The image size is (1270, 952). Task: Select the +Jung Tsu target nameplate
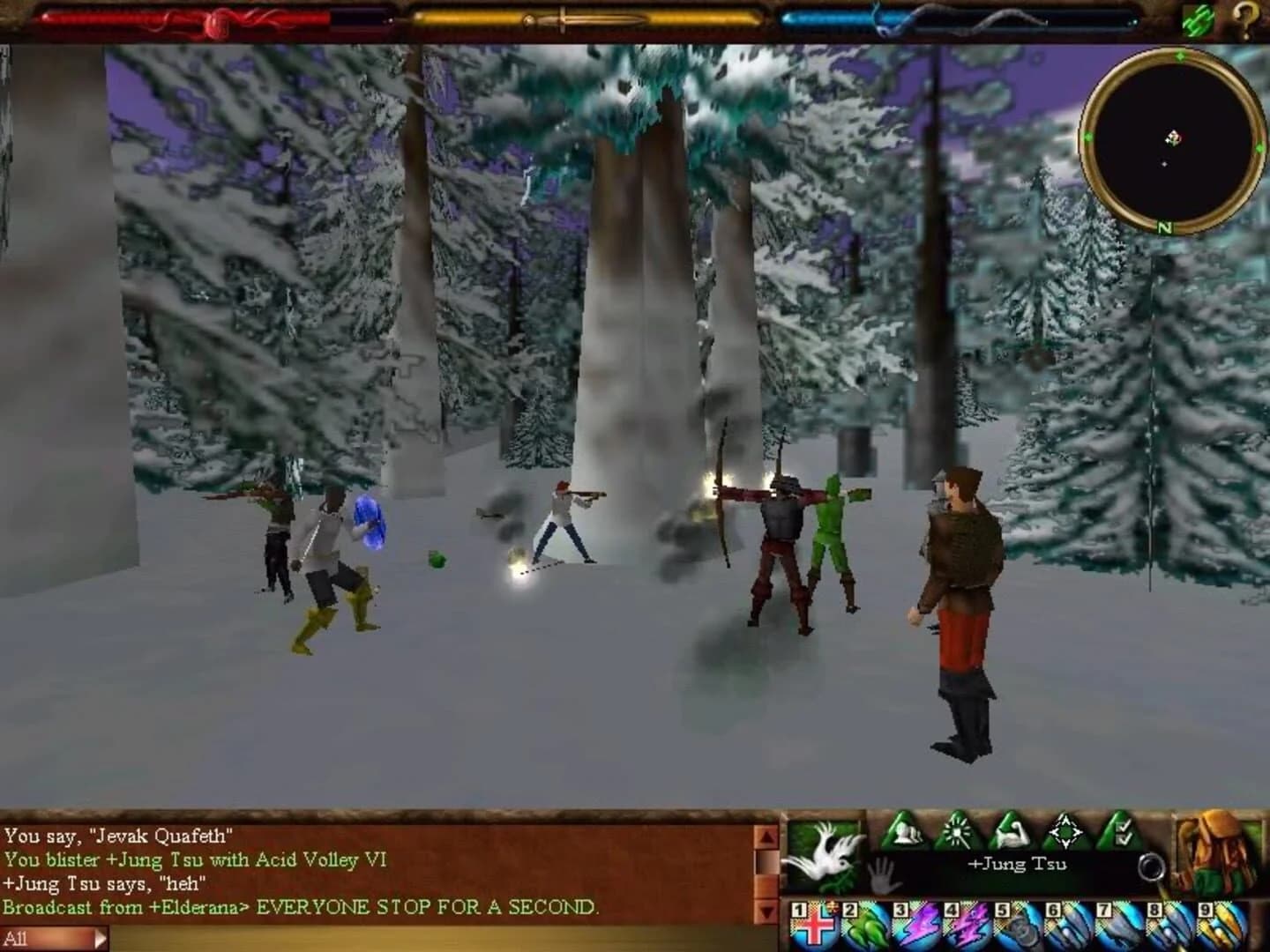tap(1019, 864)
